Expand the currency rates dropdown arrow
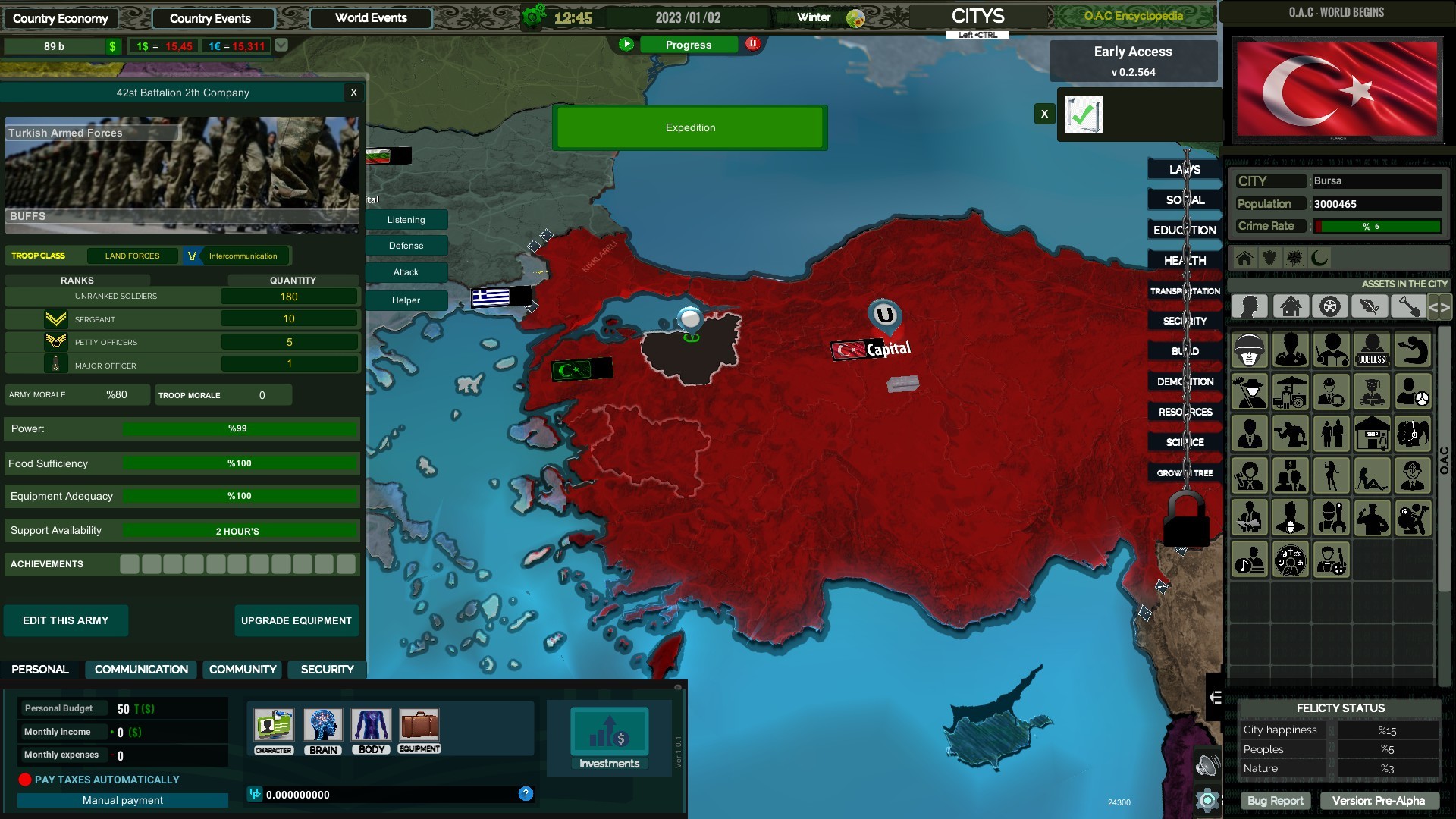The height and width of the screenshot is (819, 1456). (281, 45)
